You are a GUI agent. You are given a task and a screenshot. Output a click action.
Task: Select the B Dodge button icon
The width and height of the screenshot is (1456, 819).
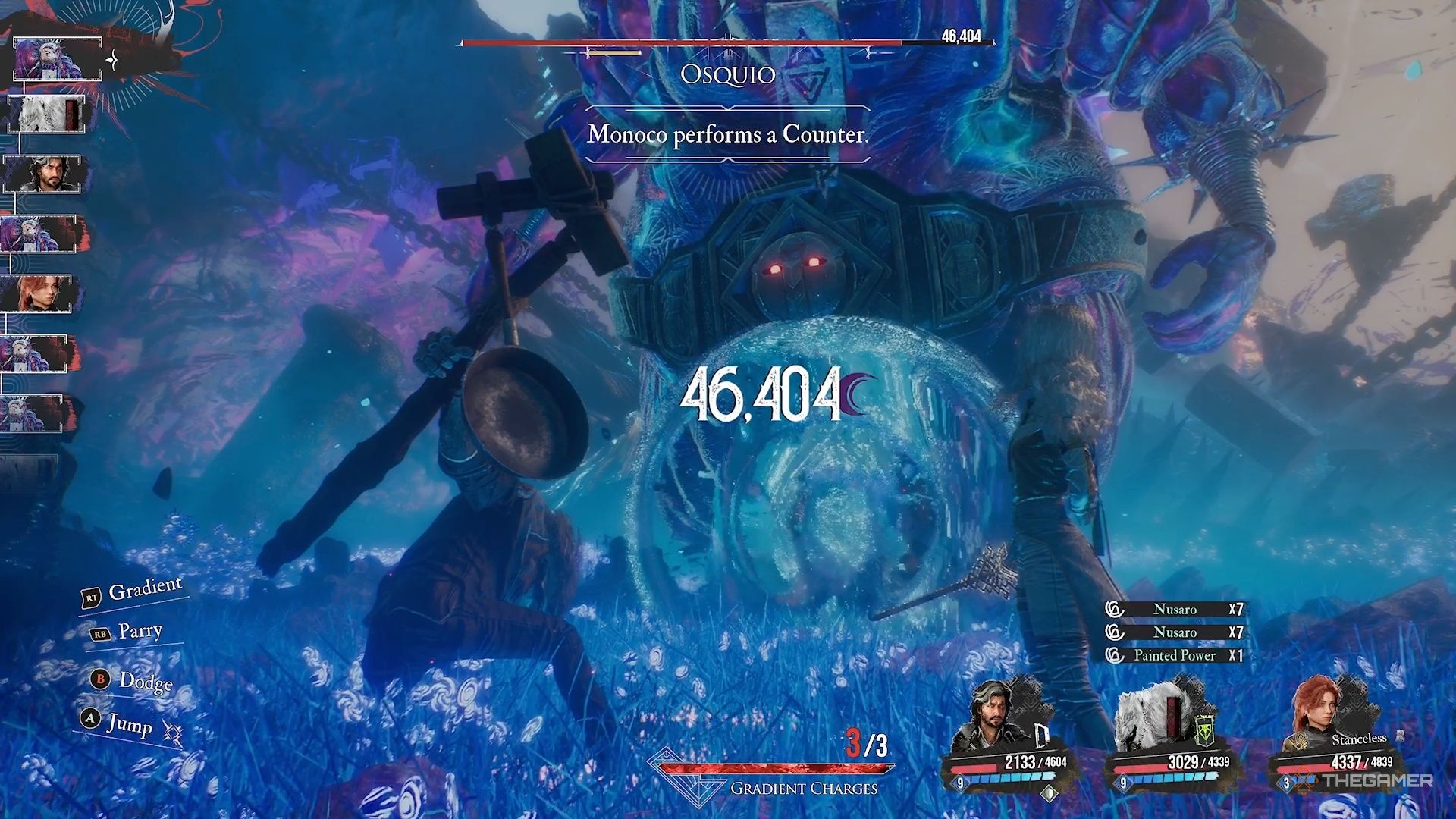pos(99,679)
